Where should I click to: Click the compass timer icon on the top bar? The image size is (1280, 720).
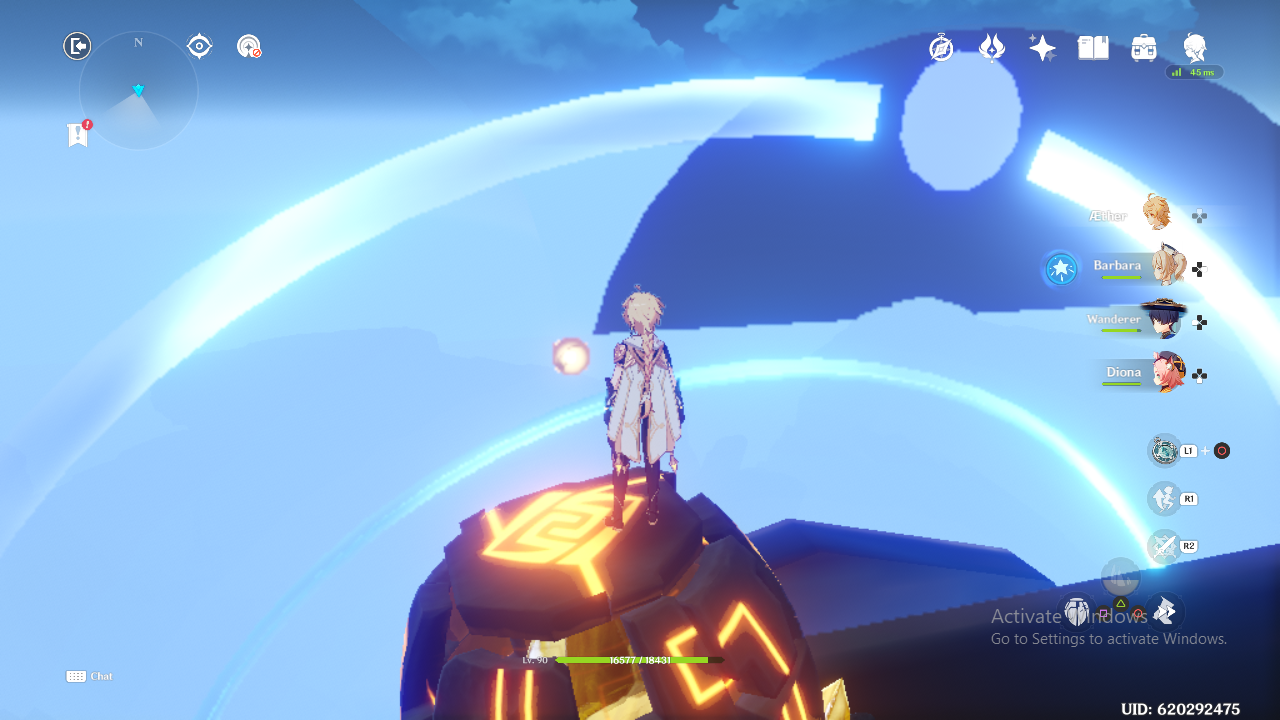click(941, 46)
